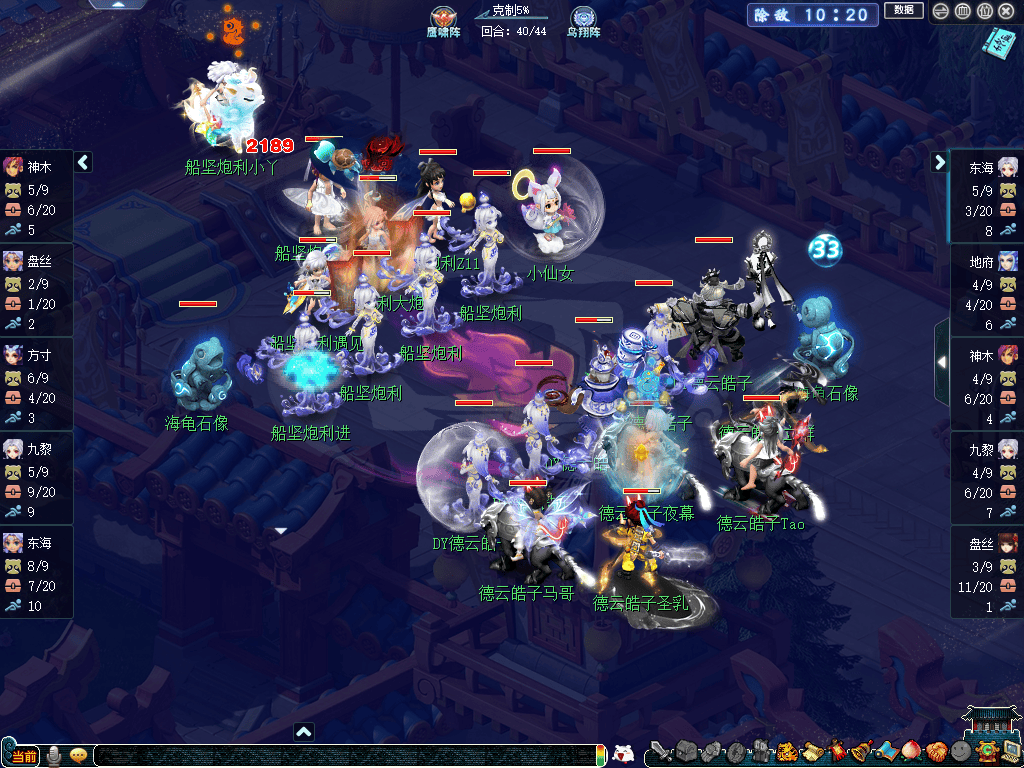Collapse the left team panel arrow
This screenshot has height=768, width=1024.
click(84, 162)
